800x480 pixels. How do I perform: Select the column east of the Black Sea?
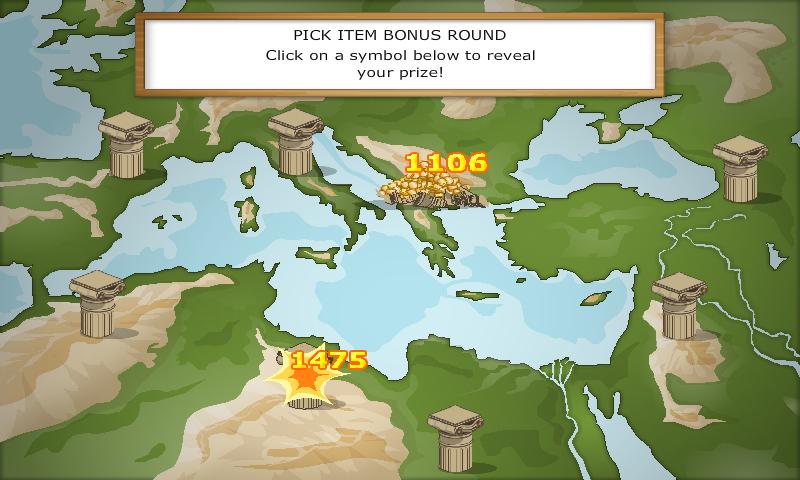739,168
